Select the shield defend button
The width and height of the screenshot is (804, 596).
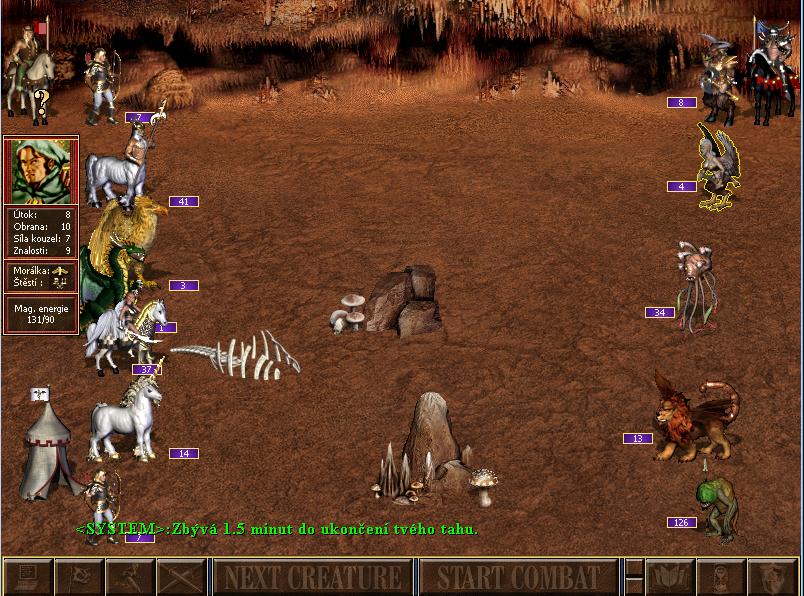(x=771, y=577)
